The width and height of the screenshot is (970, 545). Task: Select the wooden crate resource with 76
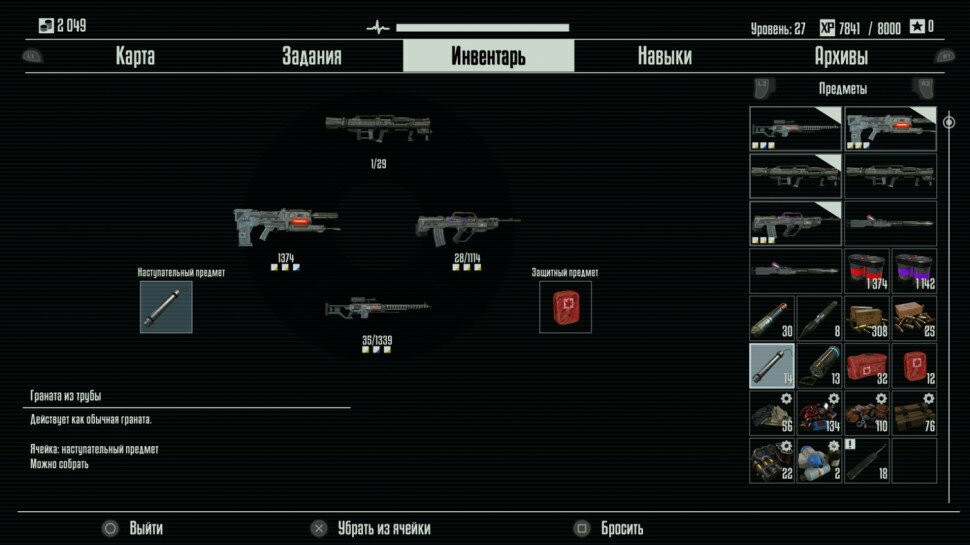tap(914, 412)
